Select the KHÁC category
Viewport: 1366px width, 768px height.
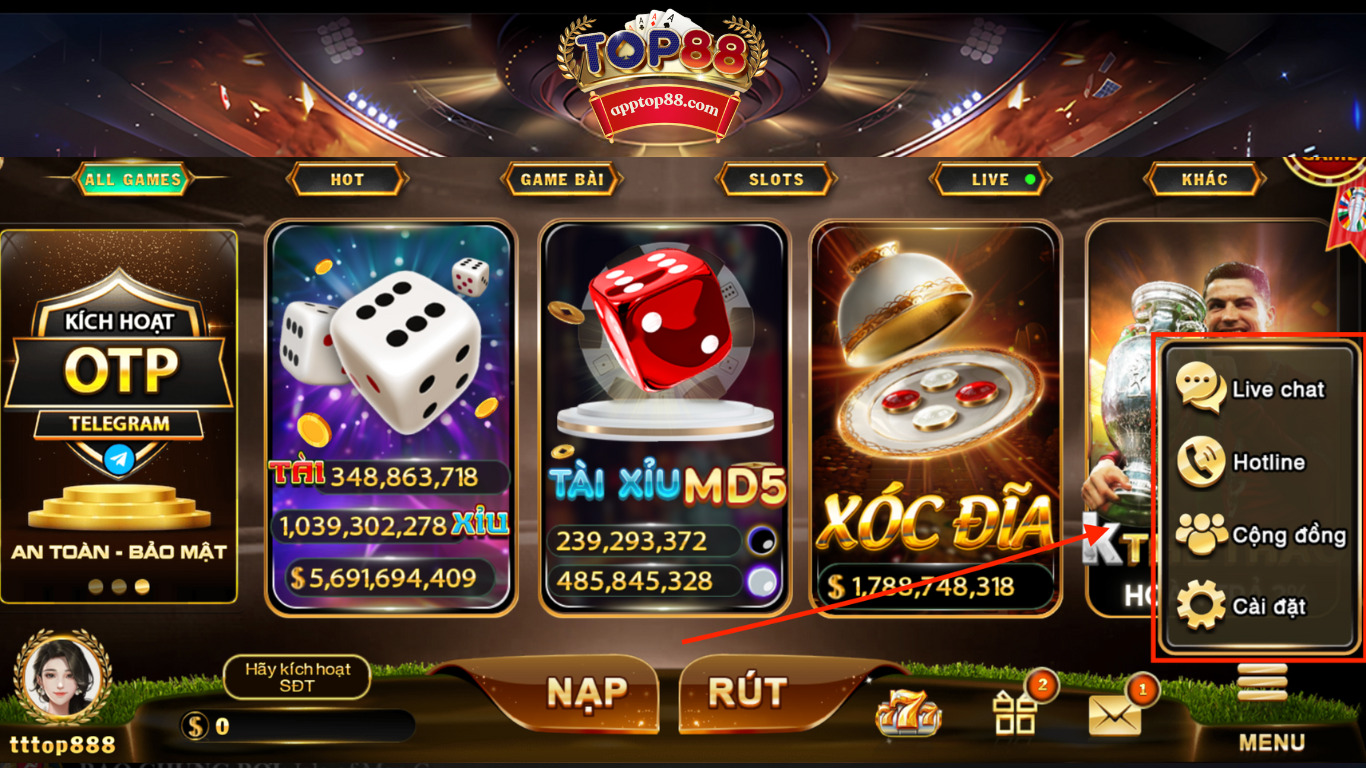point(1204,179)
